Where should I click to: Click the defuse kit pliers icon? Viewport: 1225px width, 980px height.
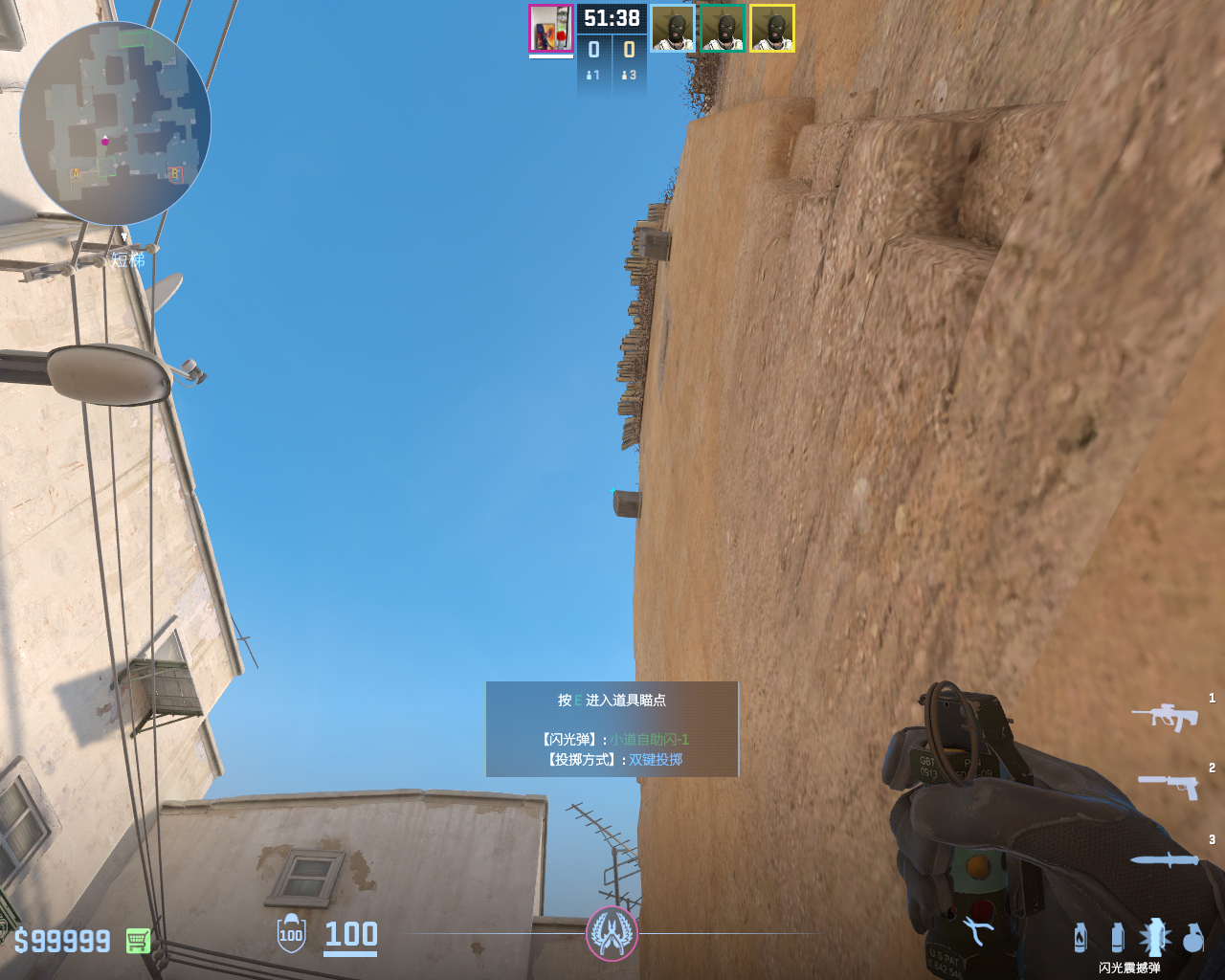977,930
